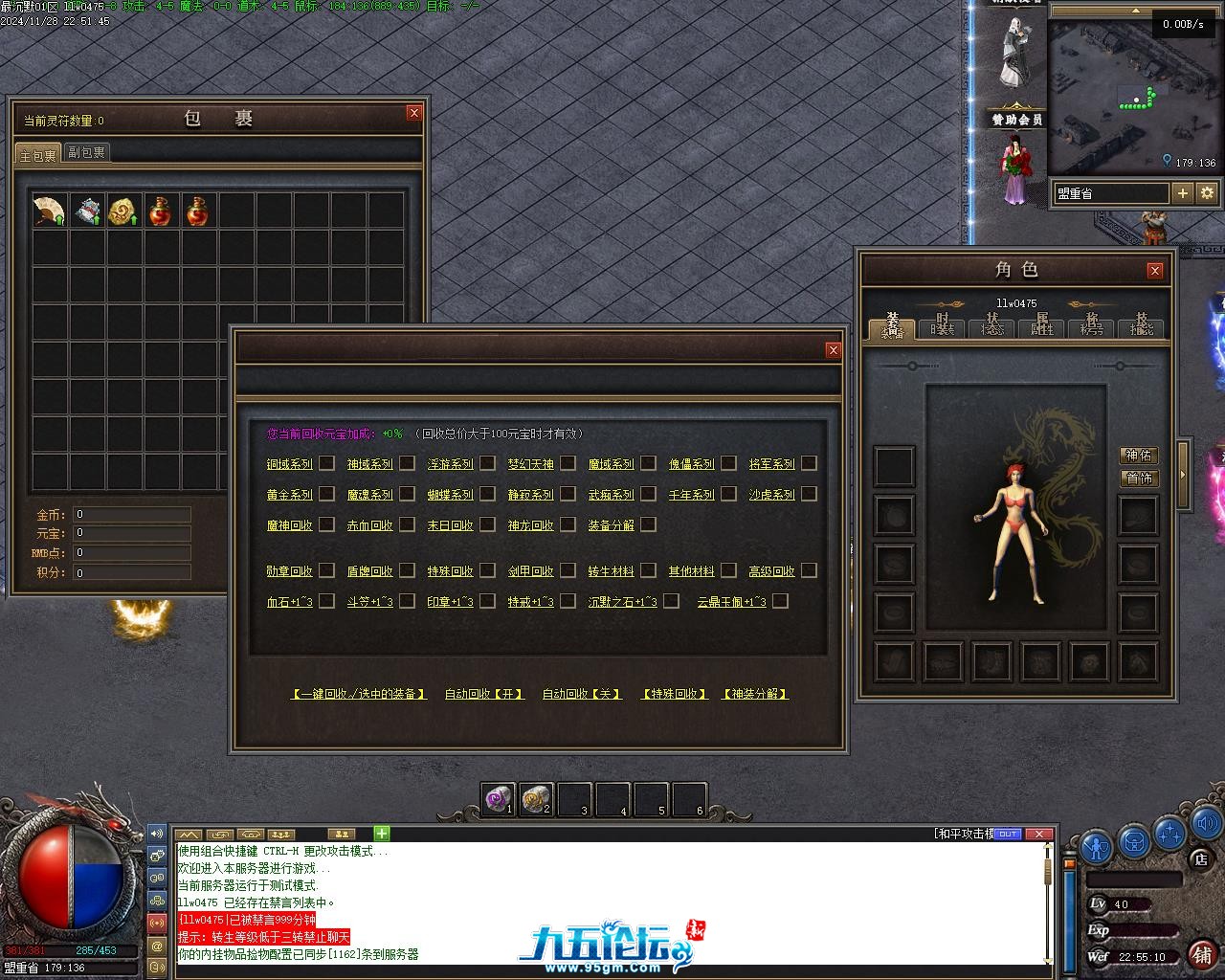Tick the 高级回收 checkbox
The width and height of the screenshot is (1225, 980).
[809, 570]
